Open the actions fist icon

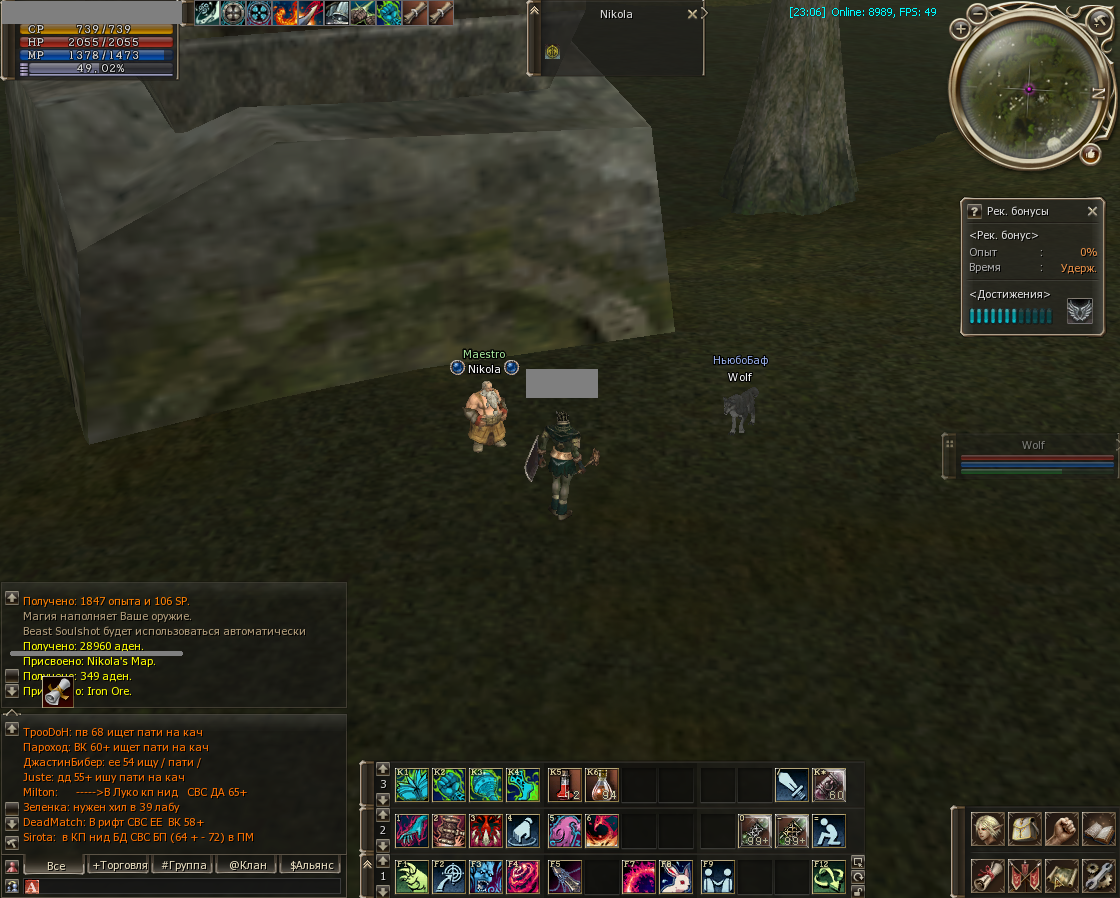(1061, 830)
